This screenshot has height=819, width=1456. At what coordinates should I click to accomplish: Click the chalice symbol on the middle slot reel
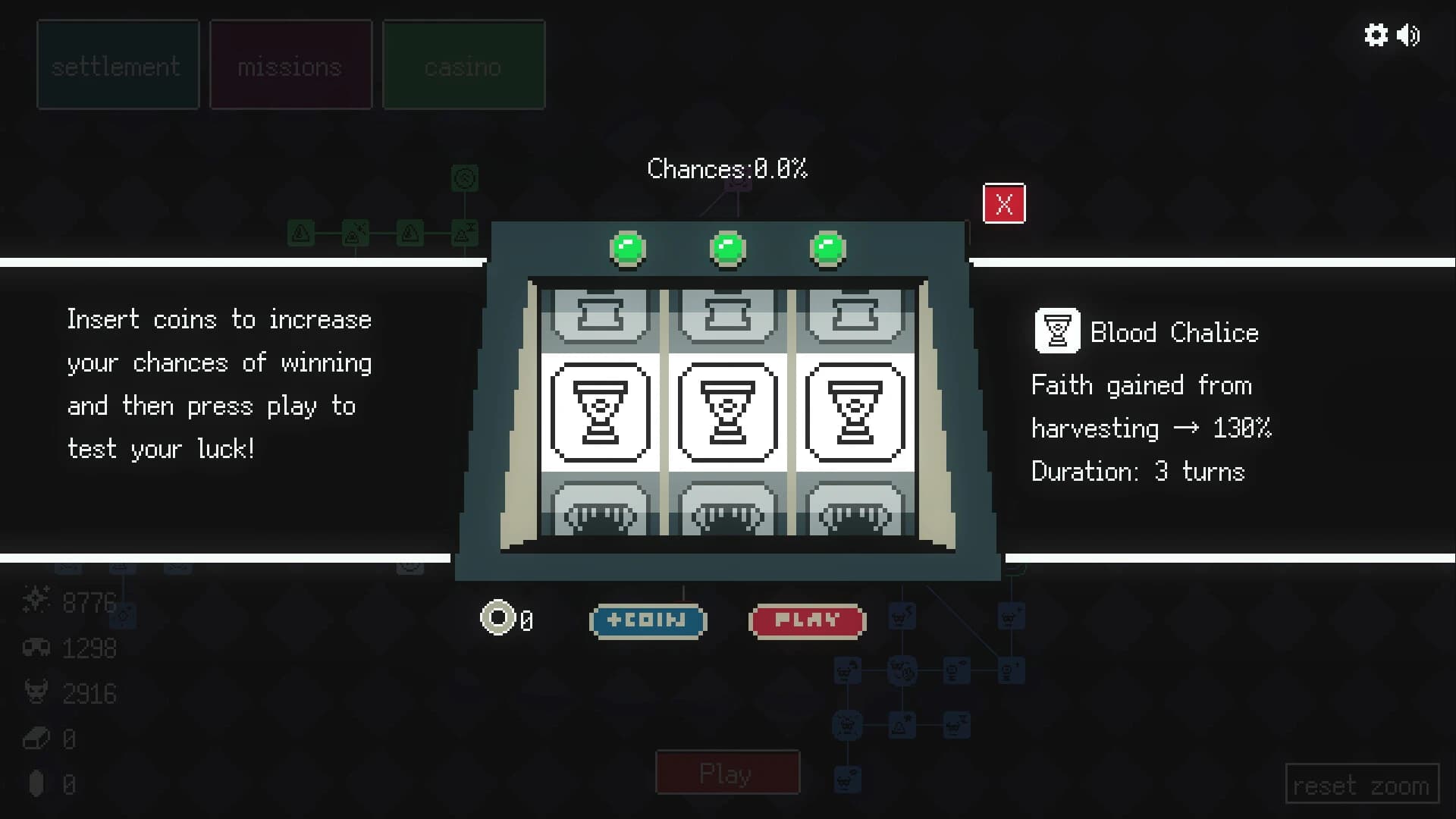(728, 412)
